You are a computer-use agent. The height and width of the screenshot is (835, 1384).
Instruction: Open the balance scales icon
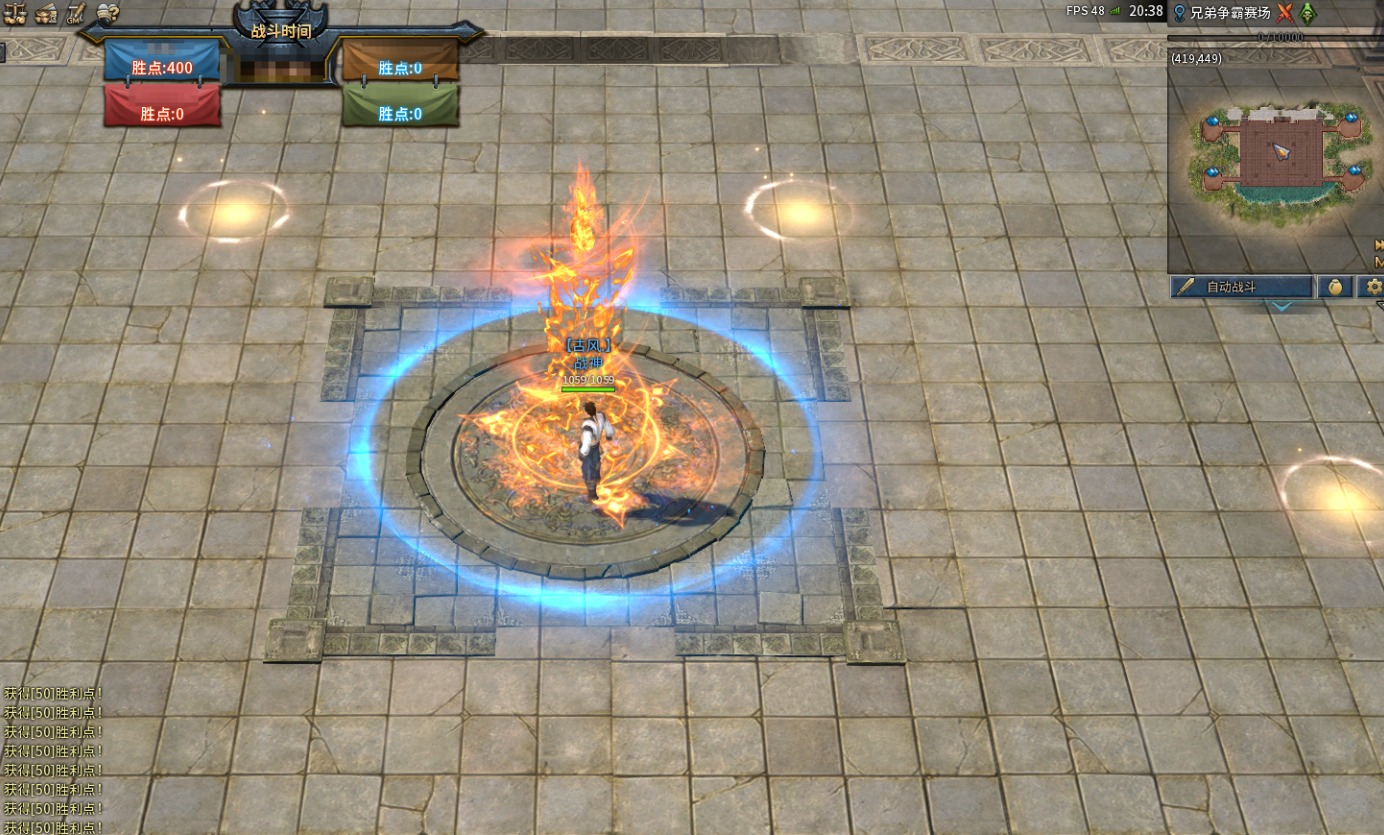(14, 13)
